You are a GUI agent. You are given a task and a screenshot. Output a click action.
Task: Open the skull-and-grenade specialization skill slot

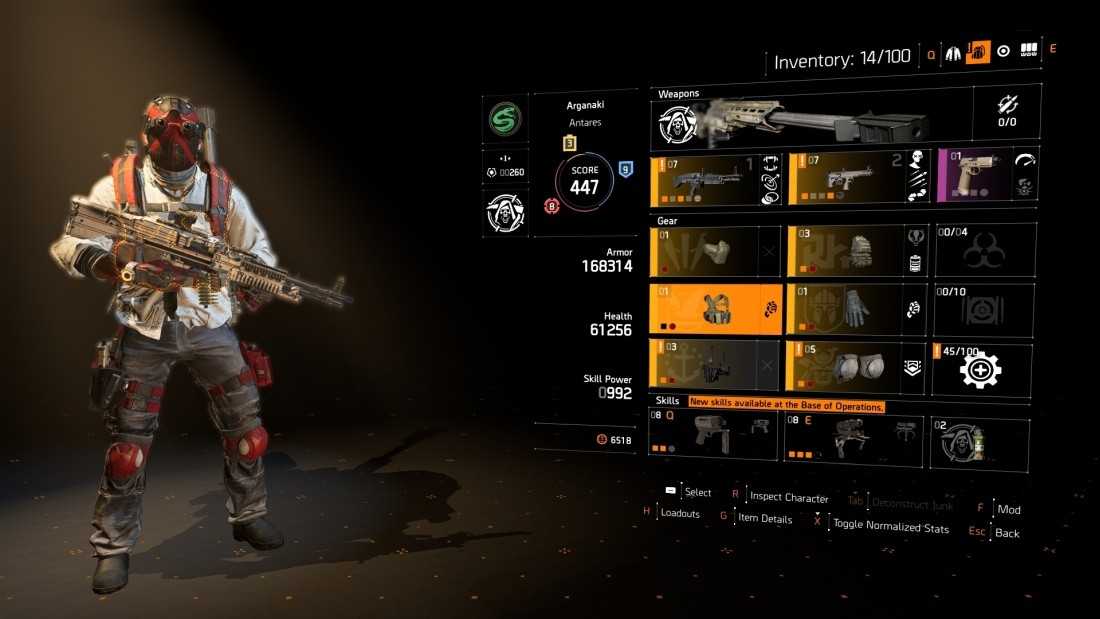coord(980,441)
